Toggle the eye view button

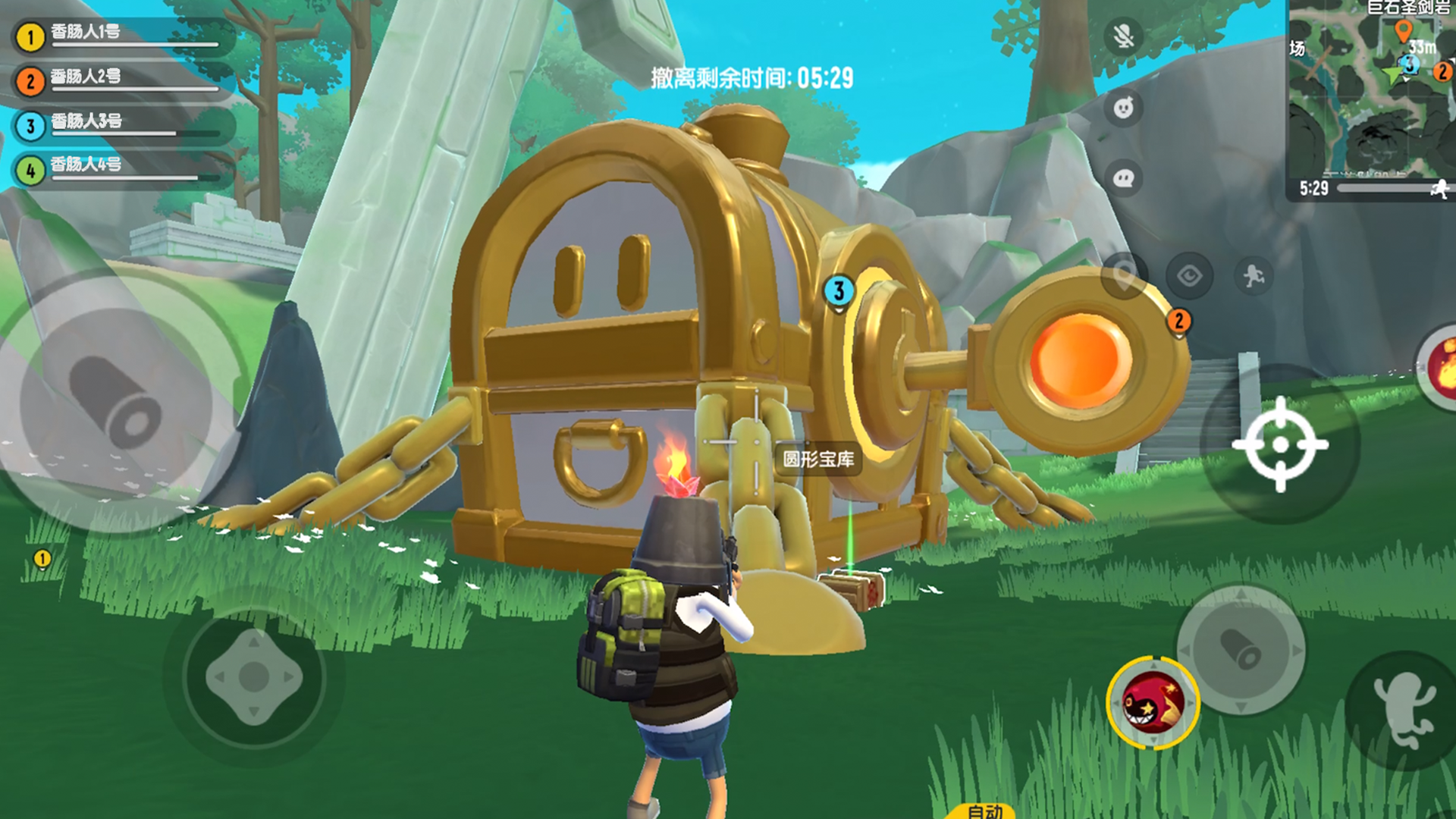tap(1189, 275)
